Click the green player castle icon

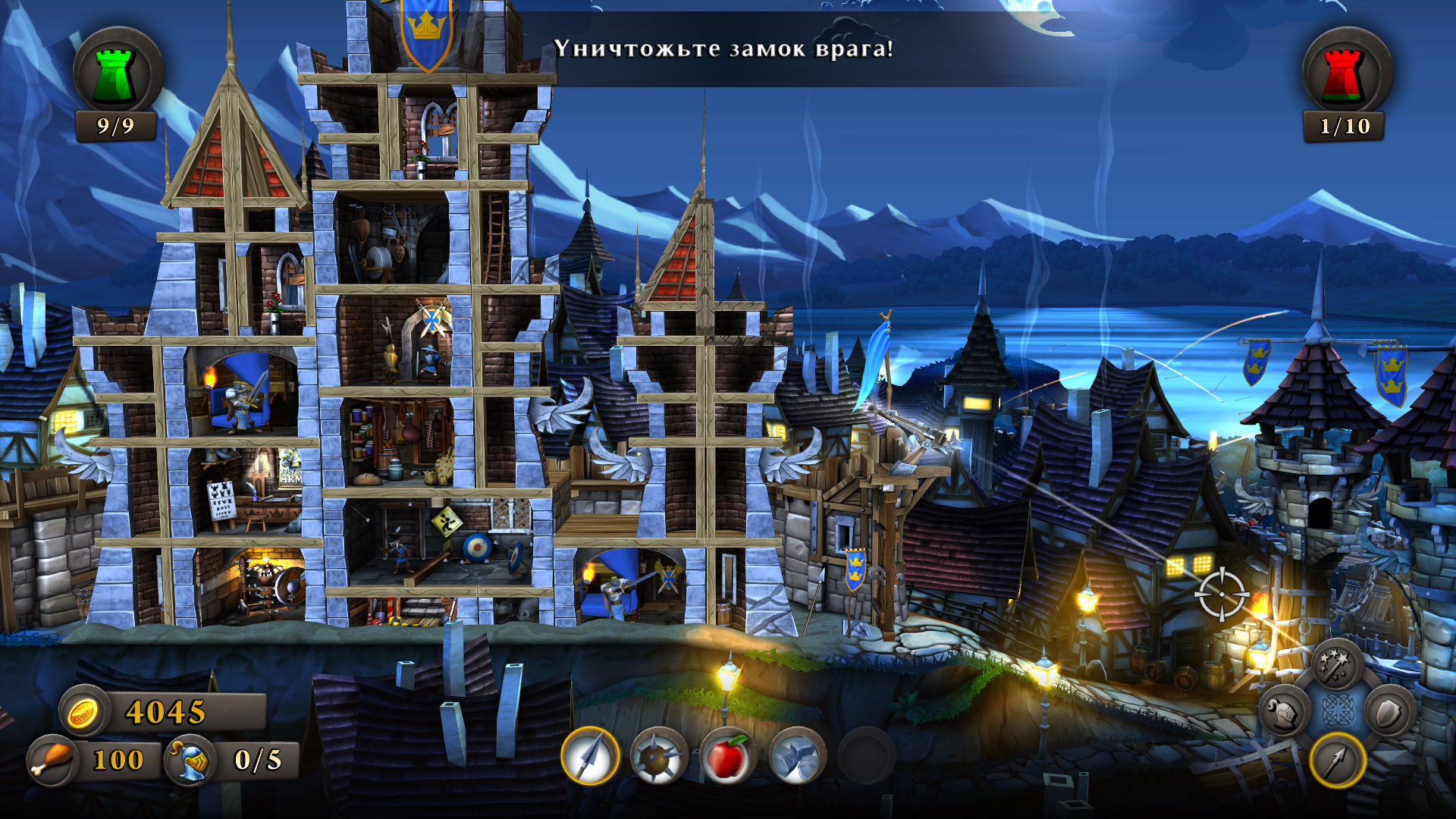tap(117, 74)
